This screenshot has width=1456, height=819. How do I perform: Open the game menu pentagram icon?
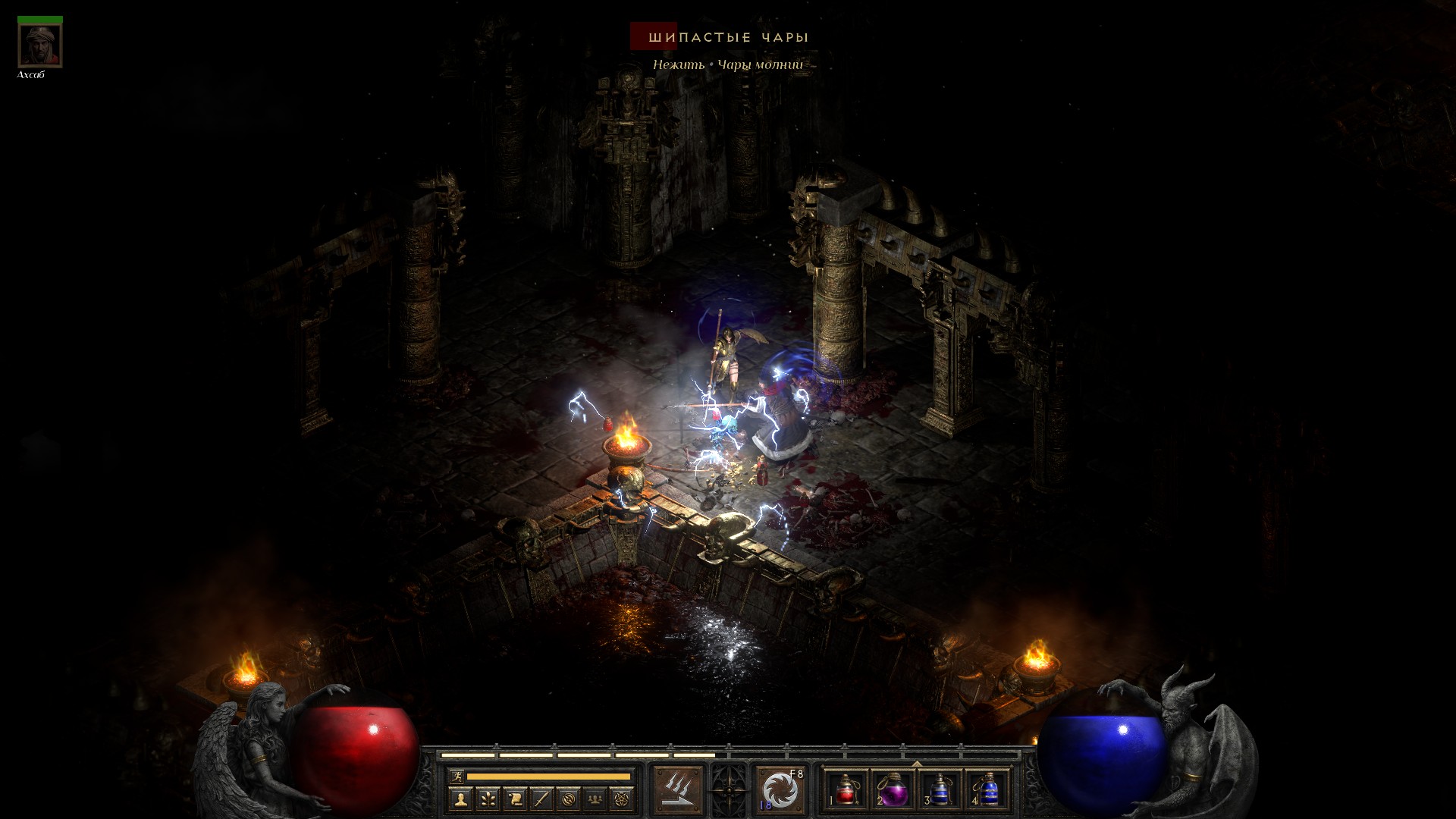tap(623, 799)
